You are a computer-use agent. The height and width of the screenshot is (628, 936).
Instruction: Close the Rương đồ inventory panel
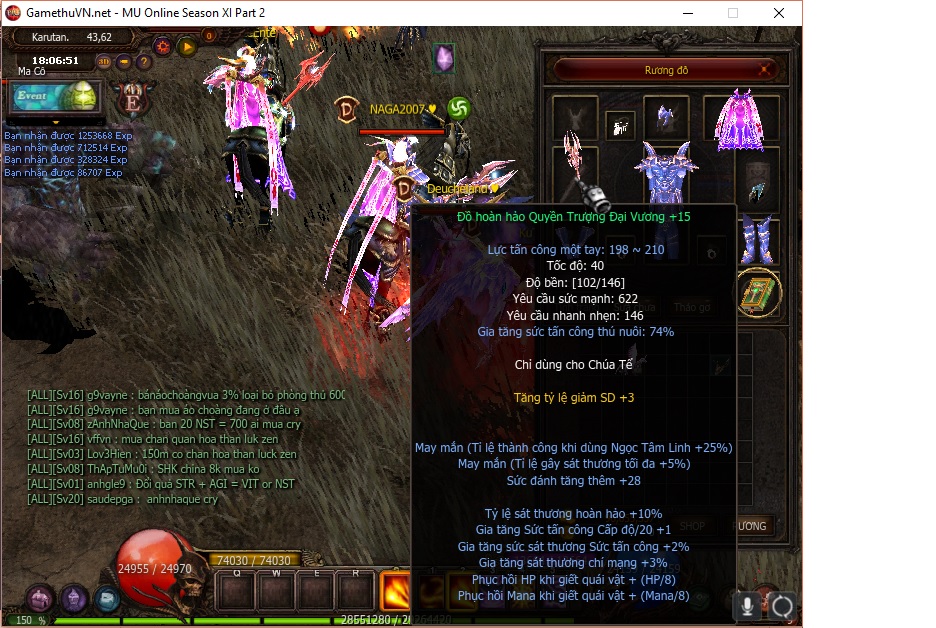[767, 70]
